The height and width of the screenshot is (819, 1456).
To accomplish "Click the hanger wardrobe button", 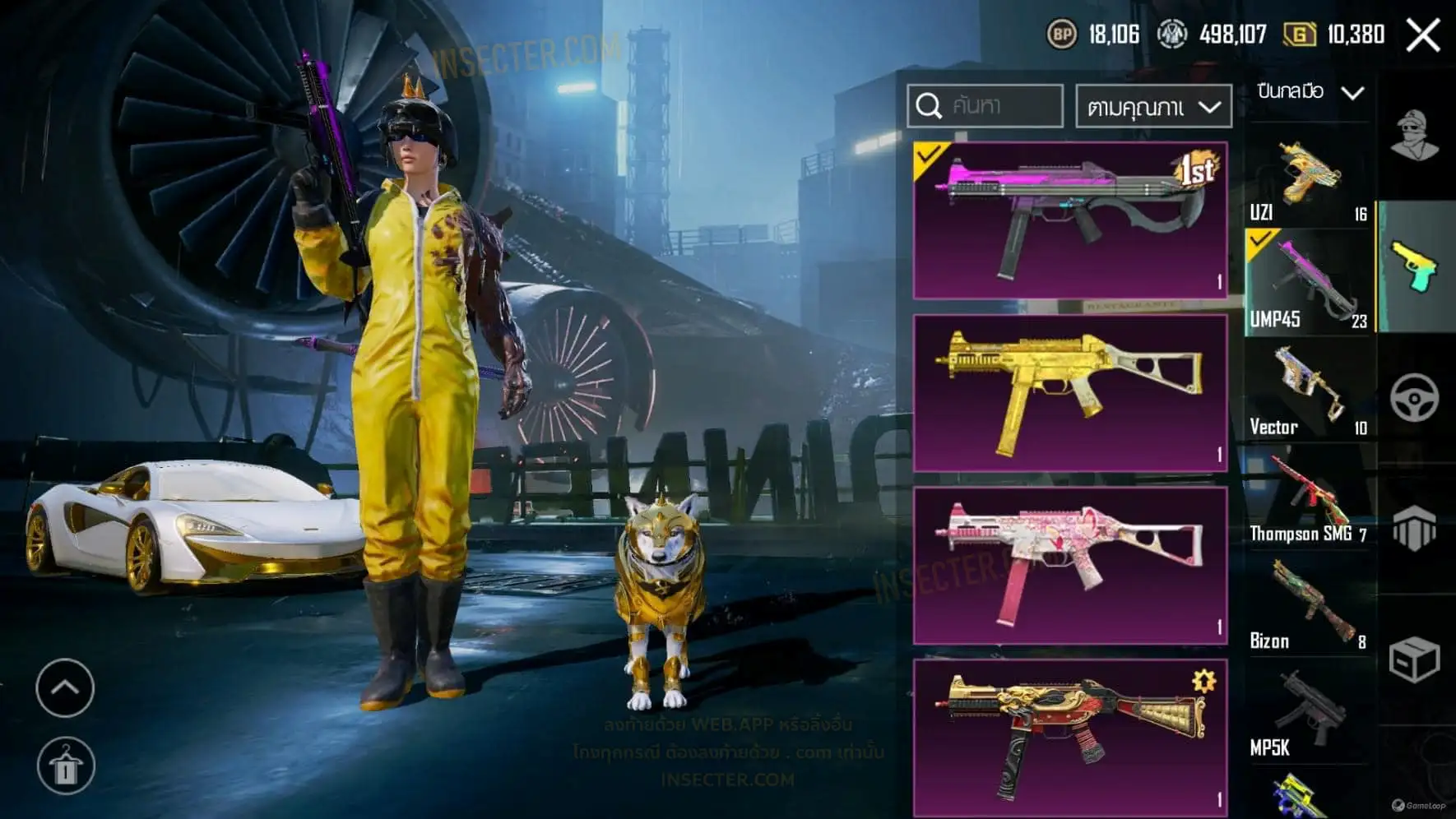I will click(66, 766).
